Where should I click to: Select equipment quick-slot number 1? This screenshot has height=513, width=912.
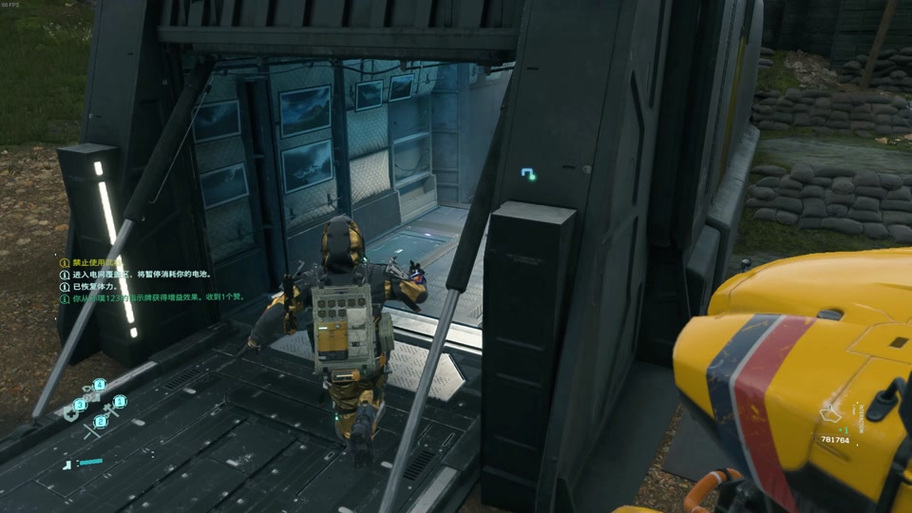point(119,402)
